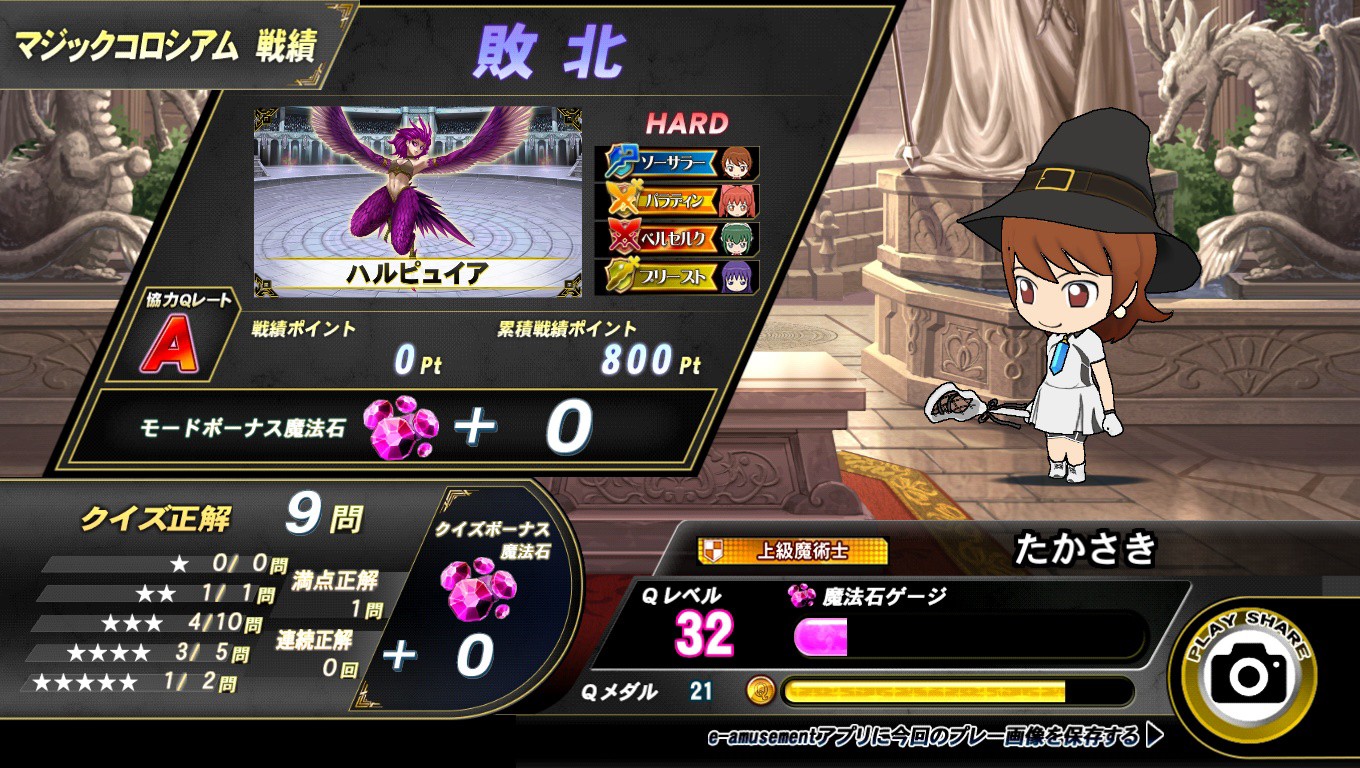The width and height of the screenshot is (1360, 768).
Task: Pick the プリースト party member row
Action: coord(677,276)
